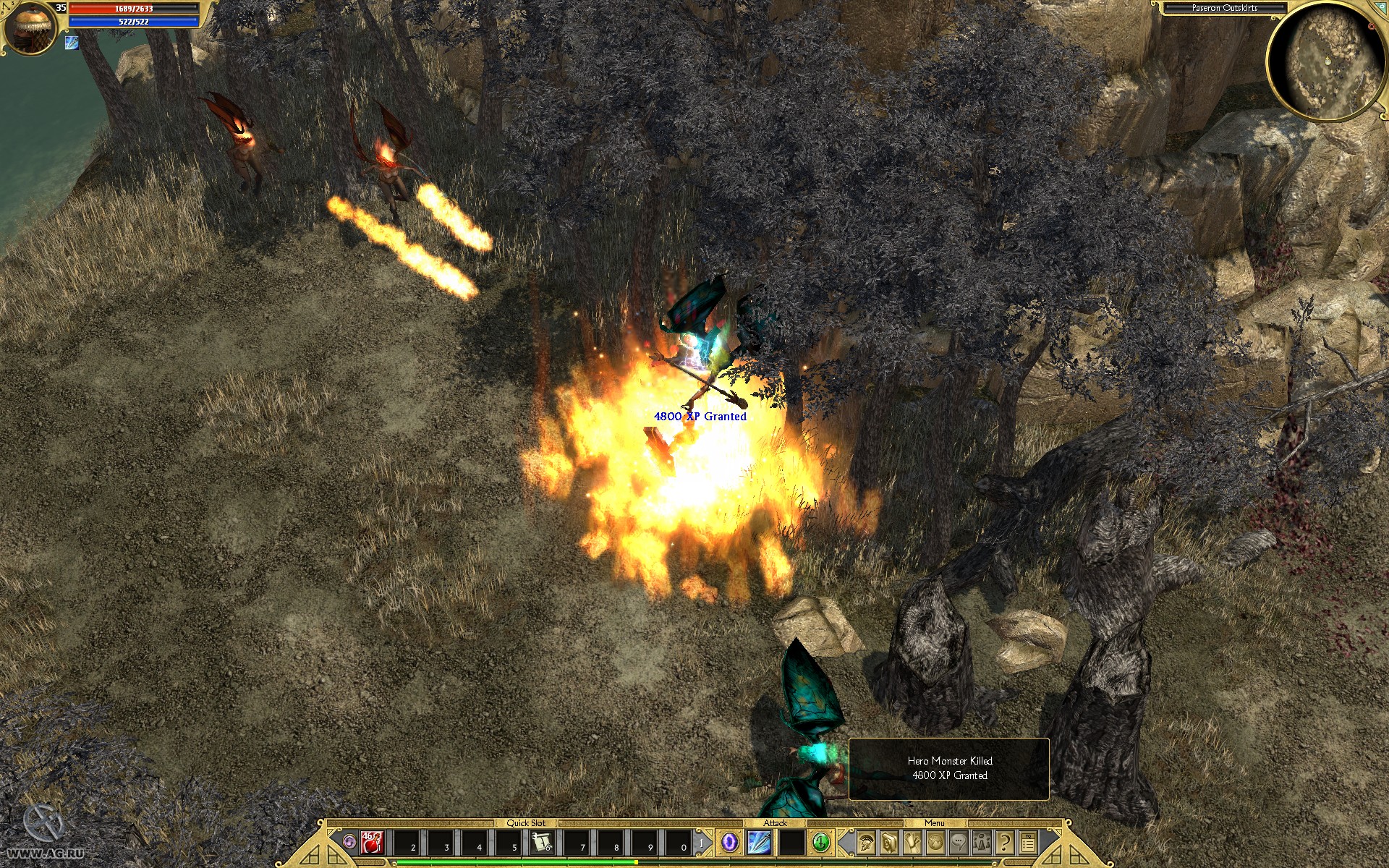Open the chat speech bubble icon

pos(958,842)
